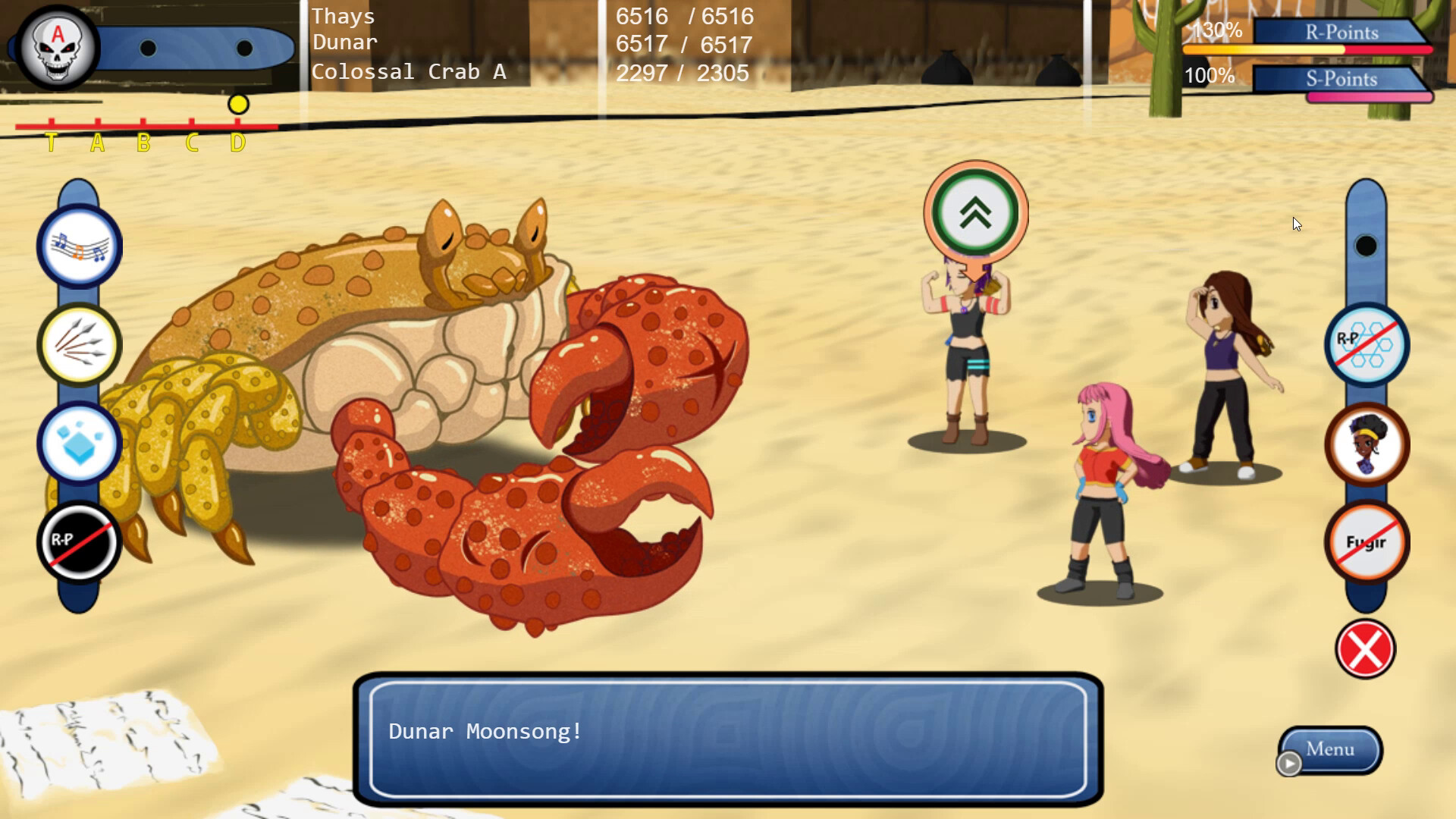This screenshot has height=819, width=1456.
Task: Click the play arrow on the Menu button
Action: (1288, 764)
